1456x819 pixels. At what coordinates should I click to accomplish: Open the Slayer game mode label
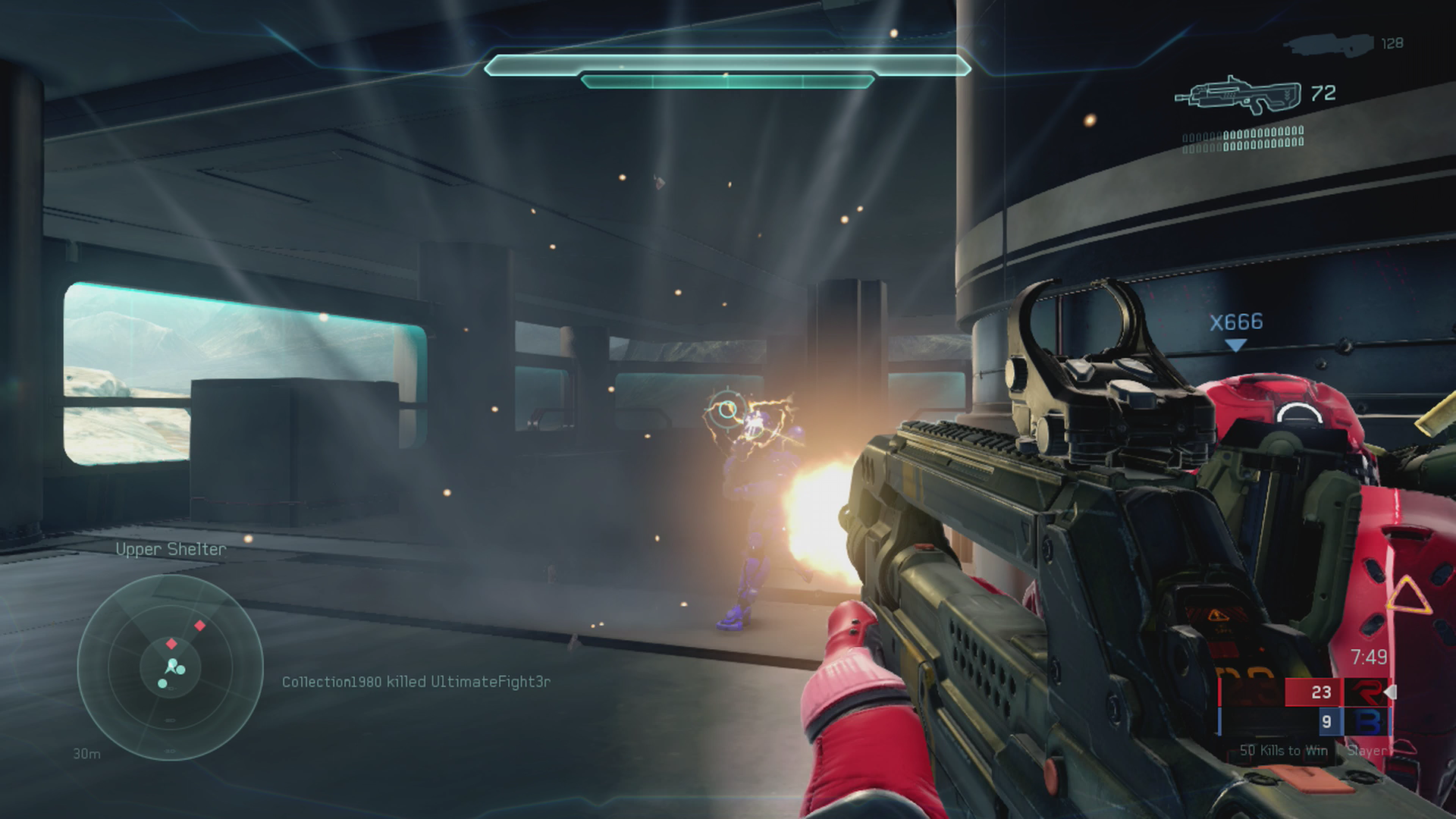(x=1369, y=752)
